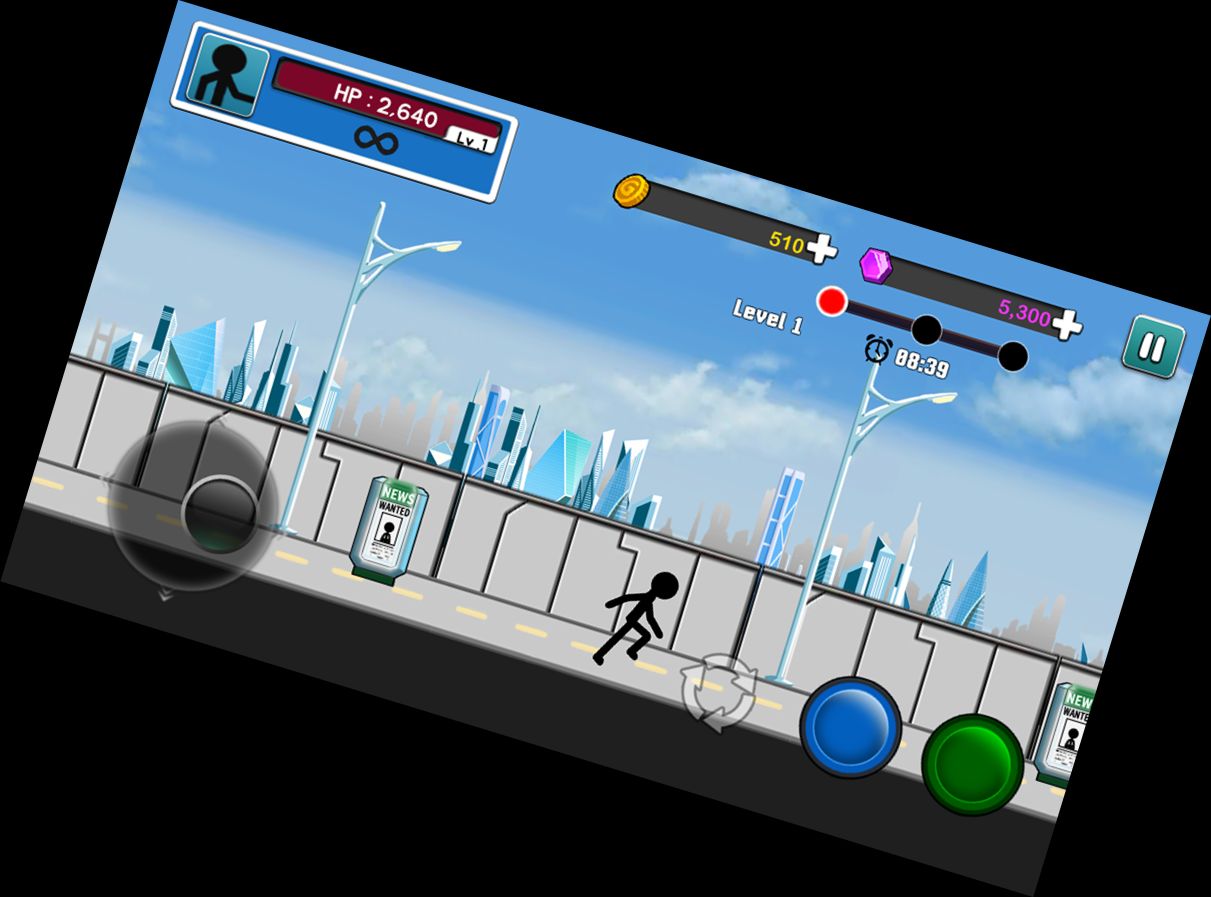Touch the virtual joystick knob
The width and height of the screenshot is (1211, 897).
221,514
